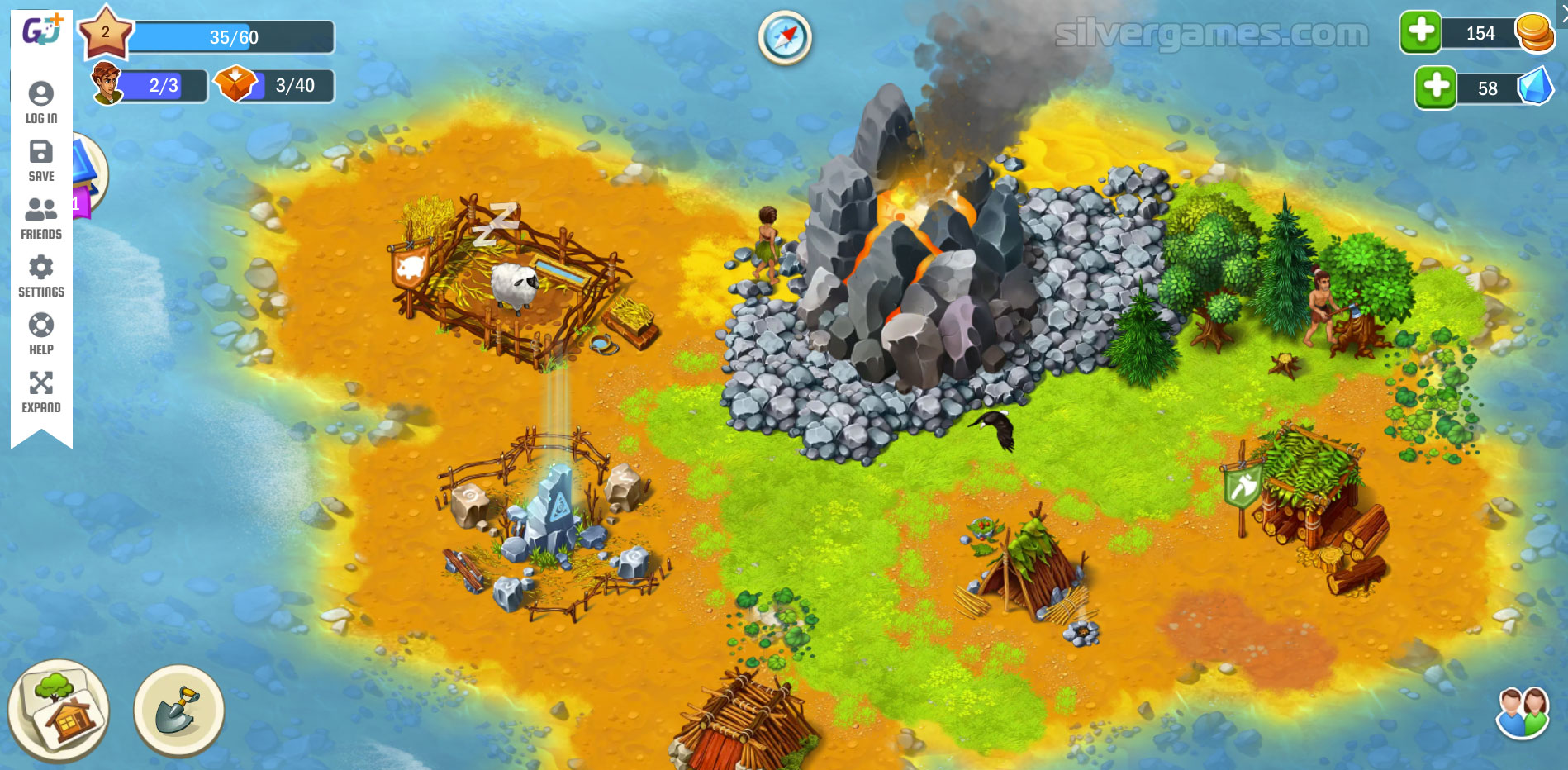Image resolution: width=1568 pixels, height=770 pixels.
Task: Expand the game to fullscreen
Action: [x=41, y=392]
